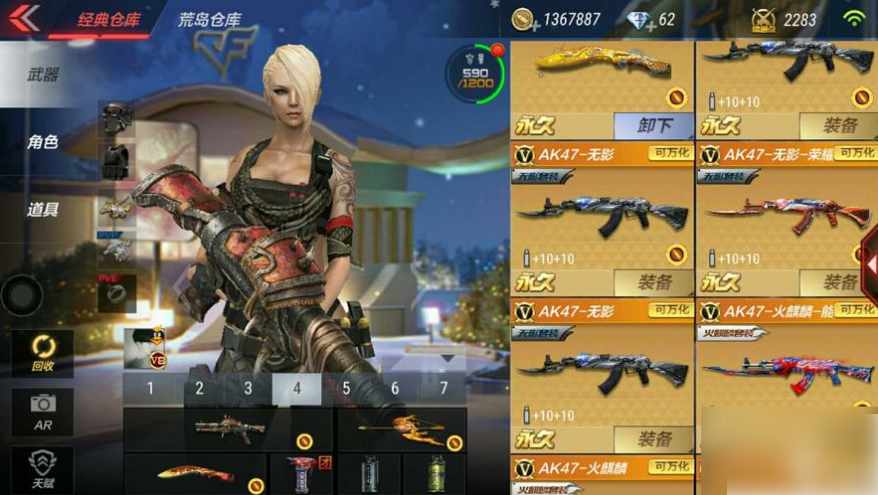The height and width of the screenshot is (495, 878).
Task: Select loadout number 5
Action: [346, 388]
